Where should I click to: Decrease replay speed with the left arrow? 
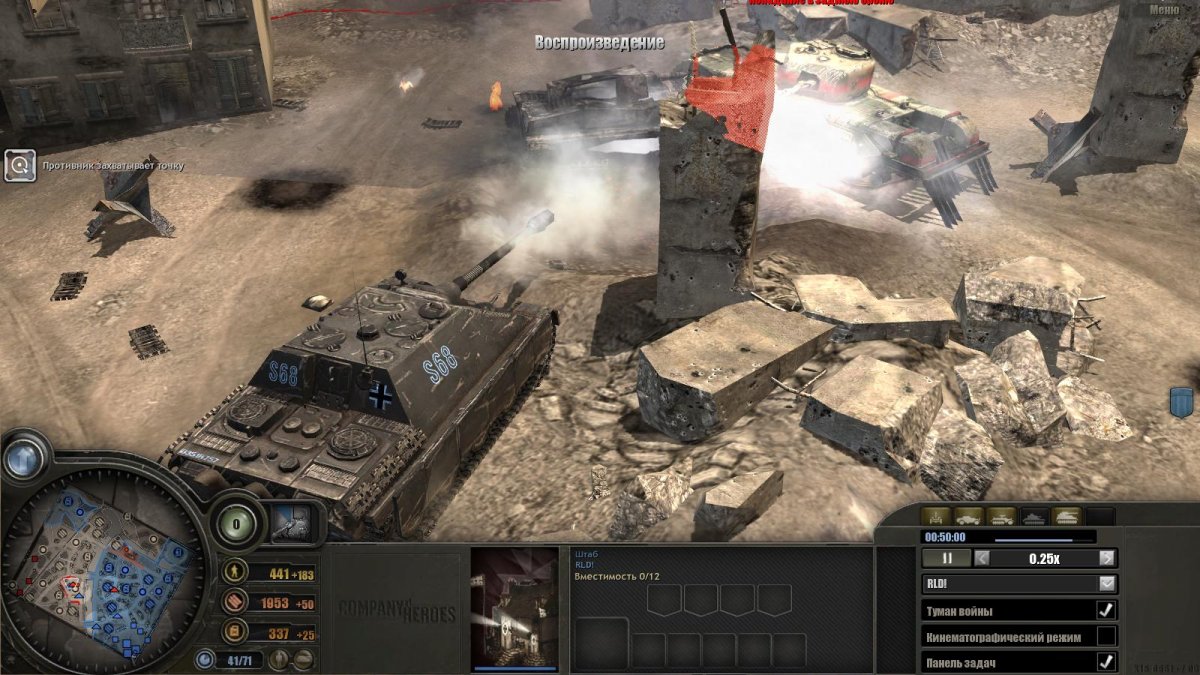tap(983, 559)
